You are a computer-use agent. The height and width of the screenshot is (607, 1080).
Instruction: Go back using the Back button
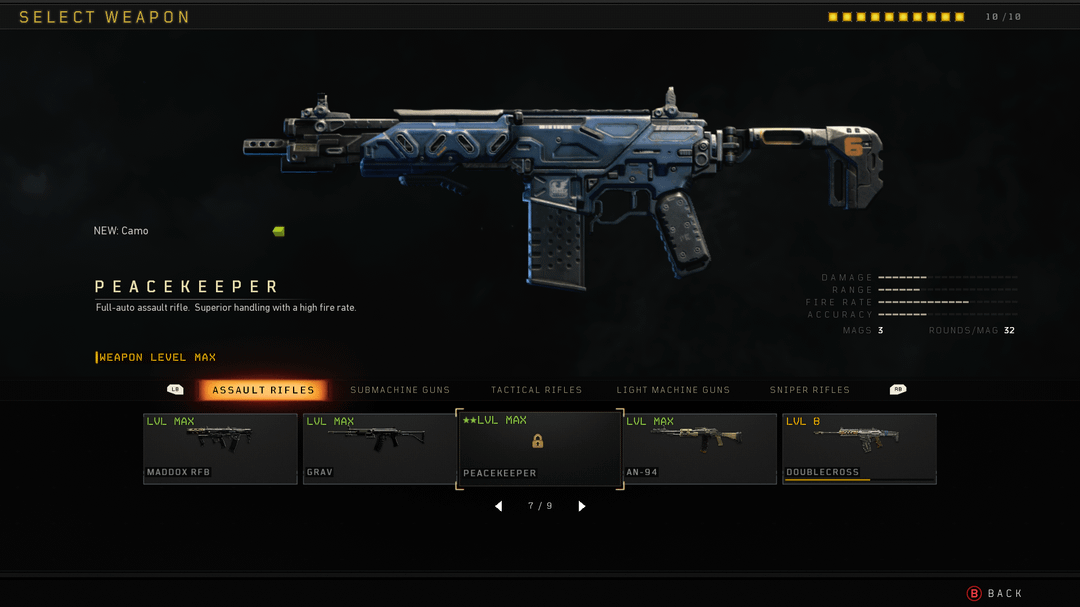tap(995, 593)
